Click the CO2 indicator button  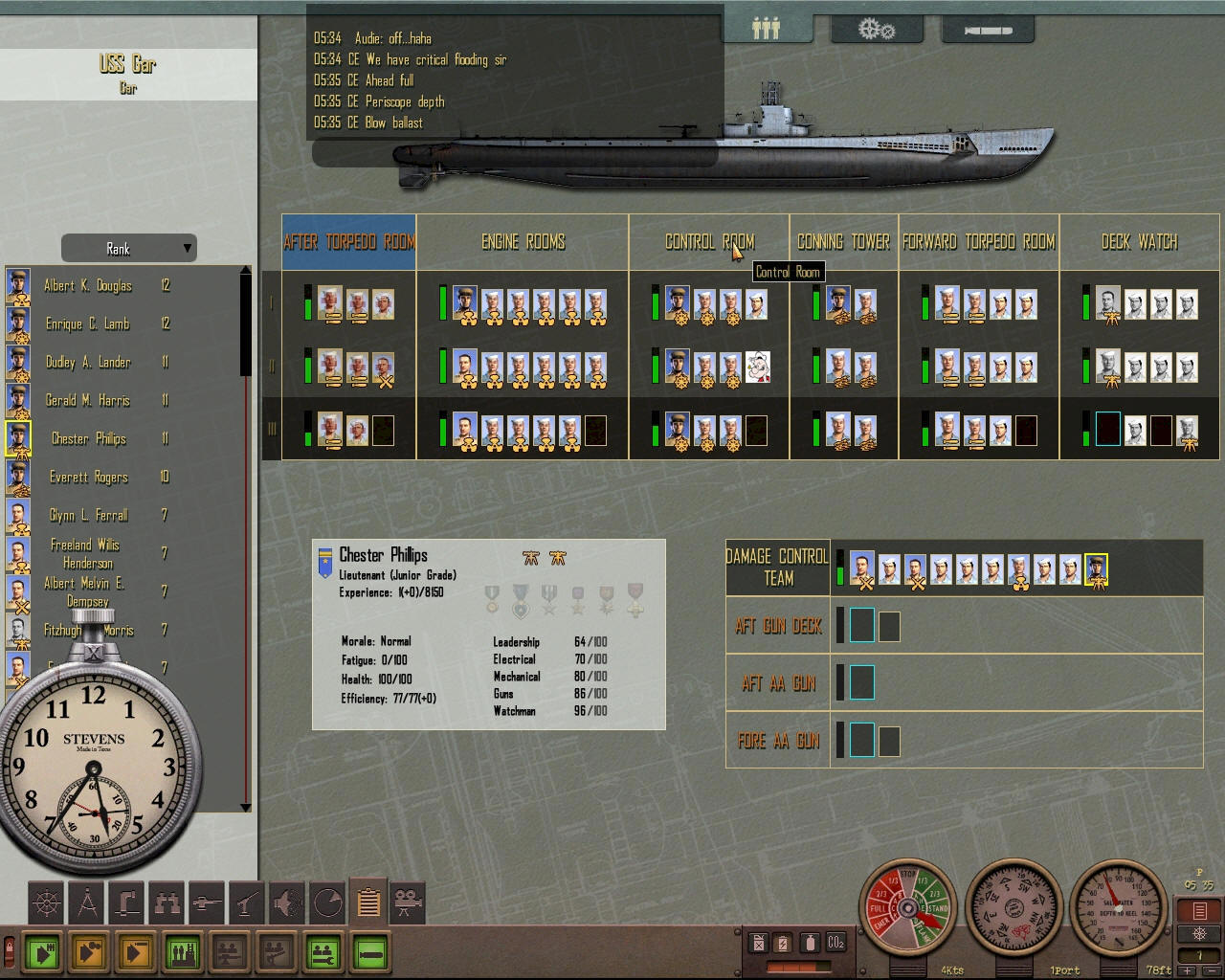pyautogui.click(x=835, y=944)
